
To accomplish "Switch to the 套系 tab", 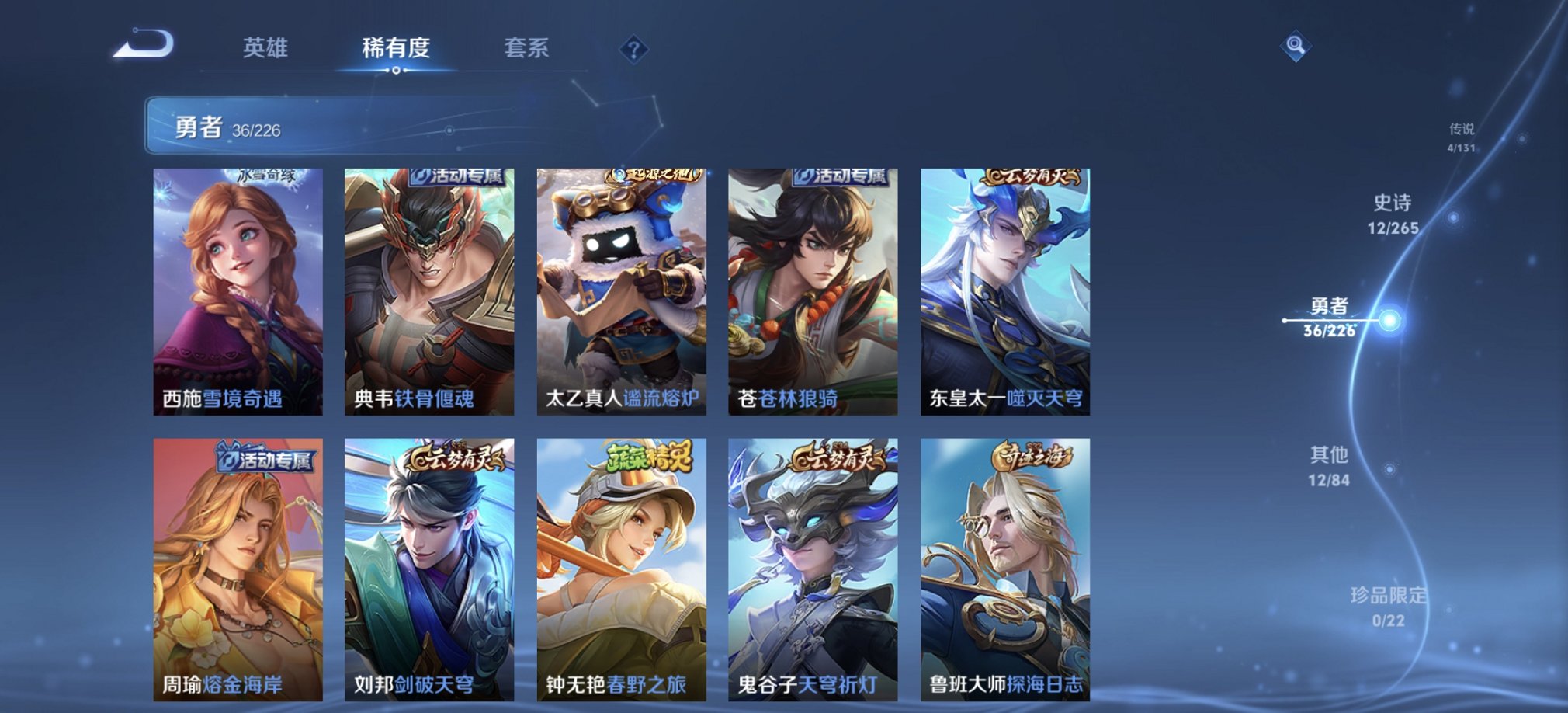I will 526,49.
